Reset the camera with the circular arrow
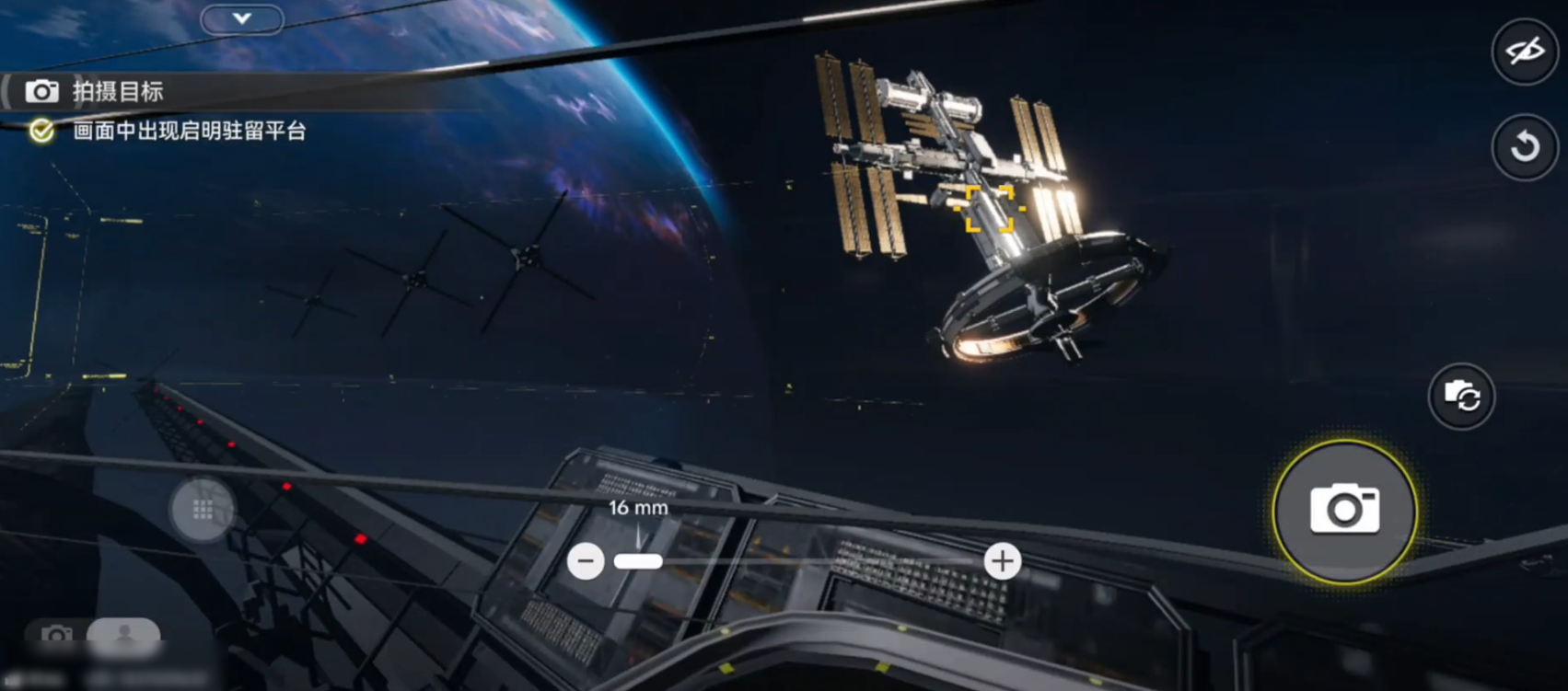Viewport: 1568px width, 691px height. point(1525,146)
